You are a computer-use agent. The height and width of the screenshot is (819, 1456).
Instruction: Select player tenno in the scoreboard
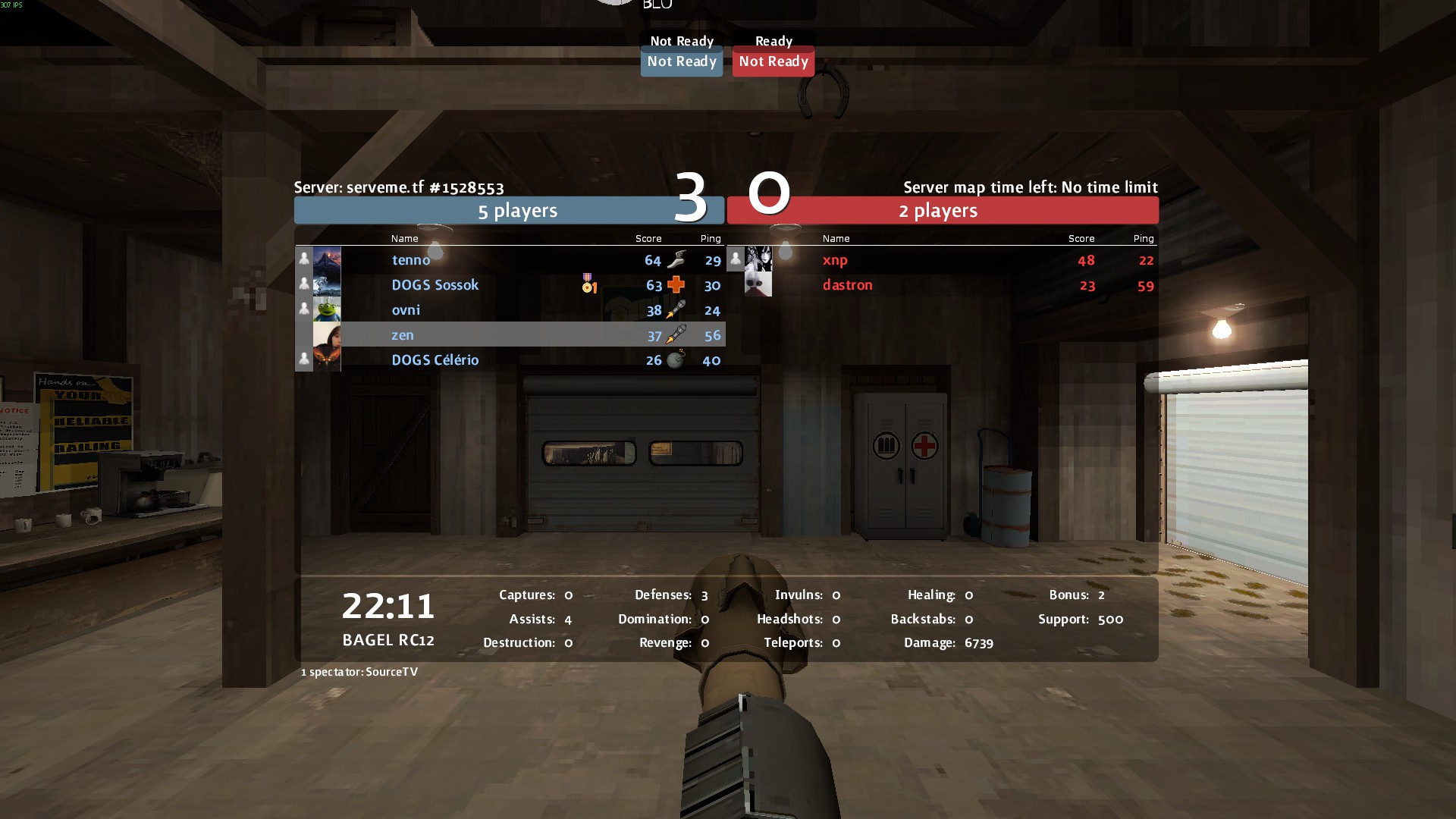[x=411, y=260]
